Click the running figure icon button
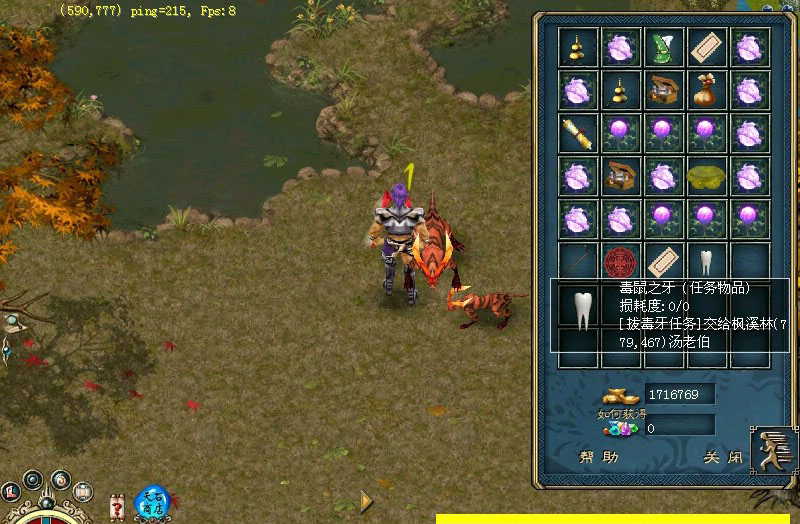The image size is (800, 524). (772, 450)
